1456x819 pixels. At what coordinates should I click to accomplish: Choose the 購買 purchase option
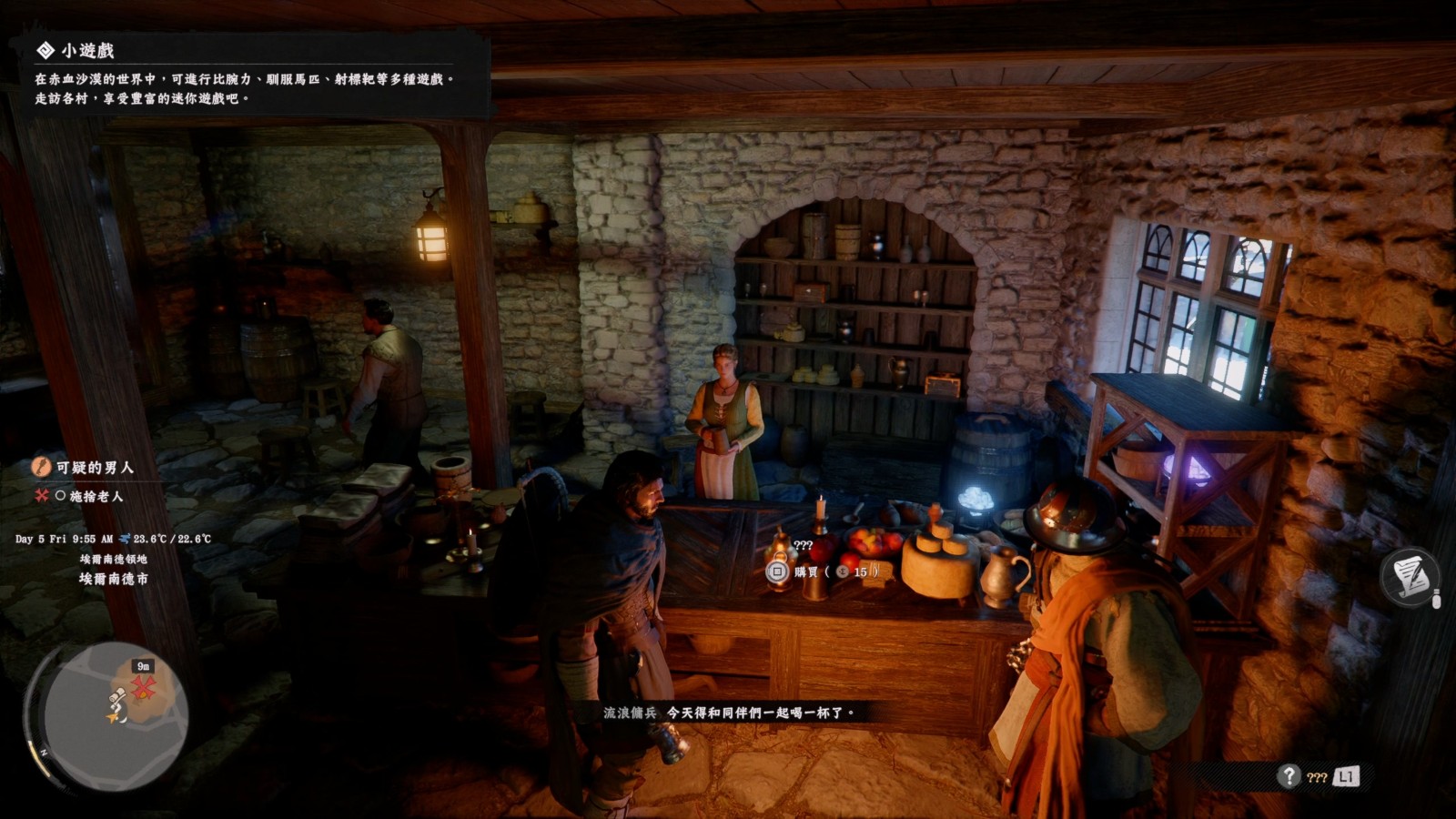tap(805, 572)
